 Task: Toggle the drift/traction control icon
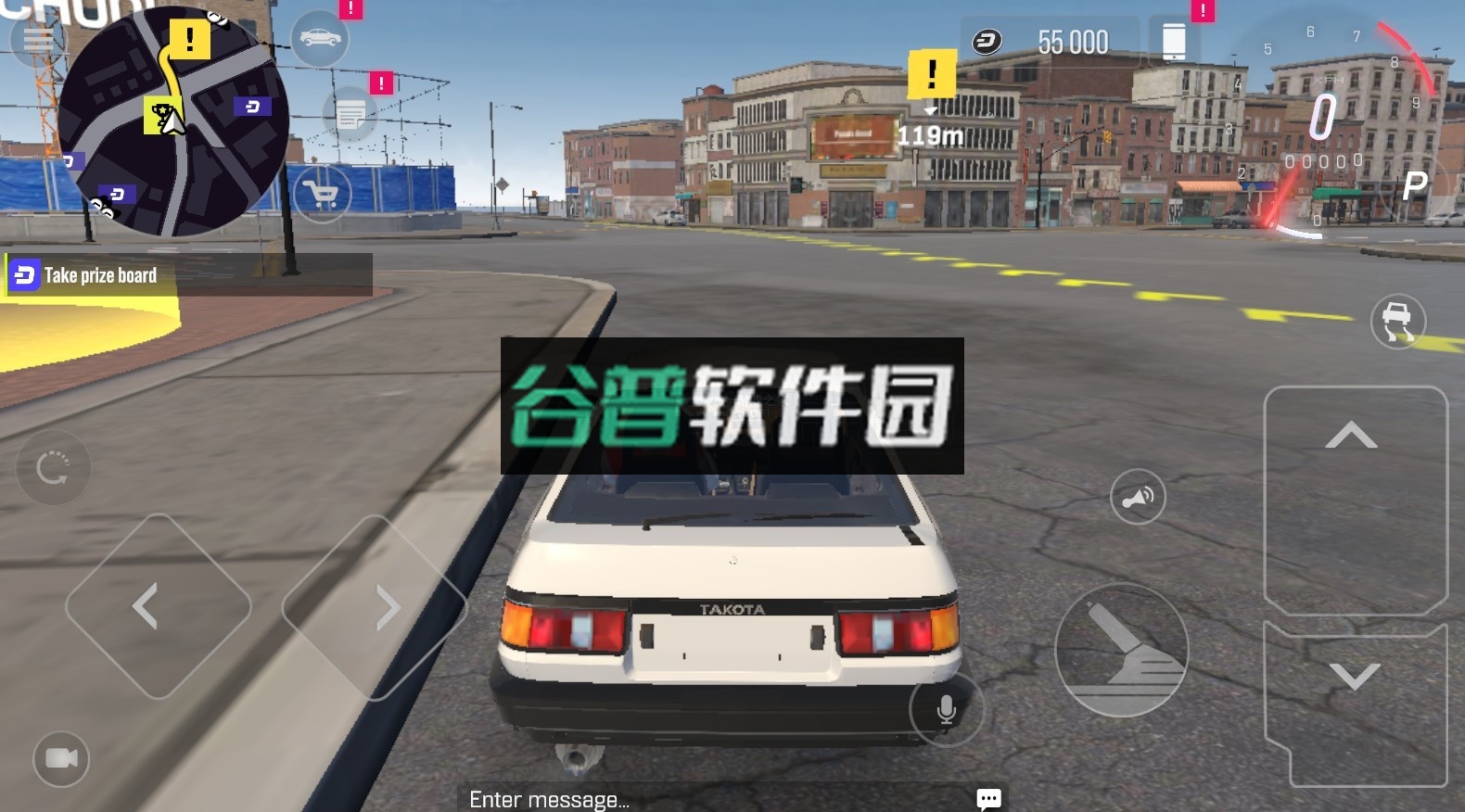point(1398,322)
